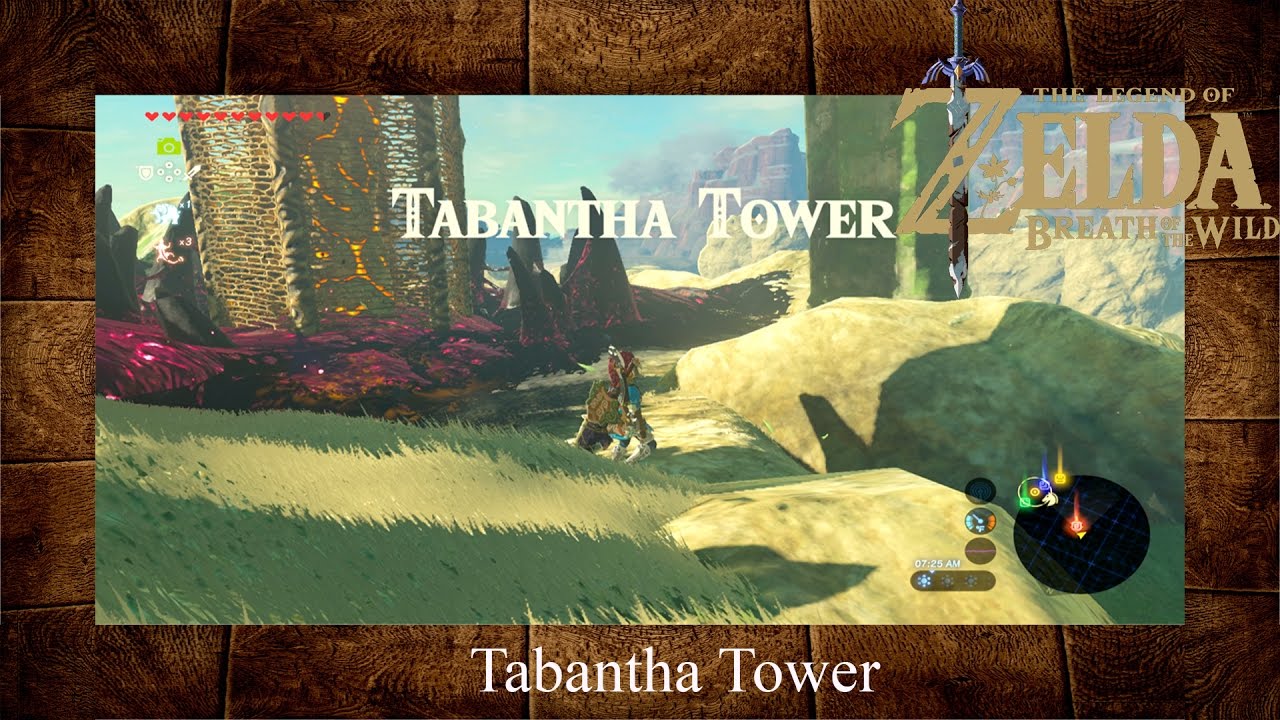
Task: Click the green stamp icon on the minimap ring
Action: click(x=1024, y=501)
